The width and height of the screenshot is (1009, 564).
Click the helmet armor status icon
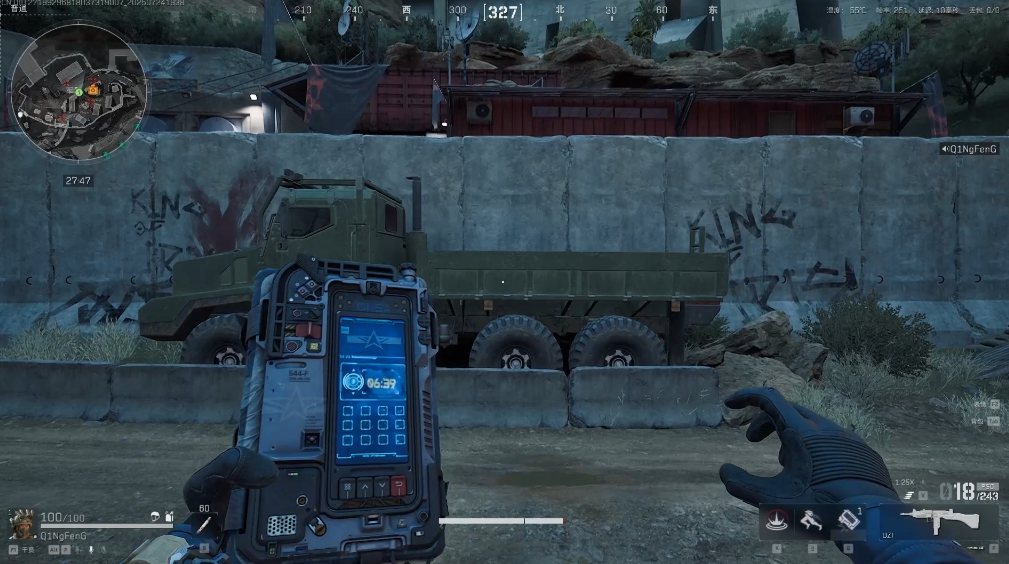157,517
